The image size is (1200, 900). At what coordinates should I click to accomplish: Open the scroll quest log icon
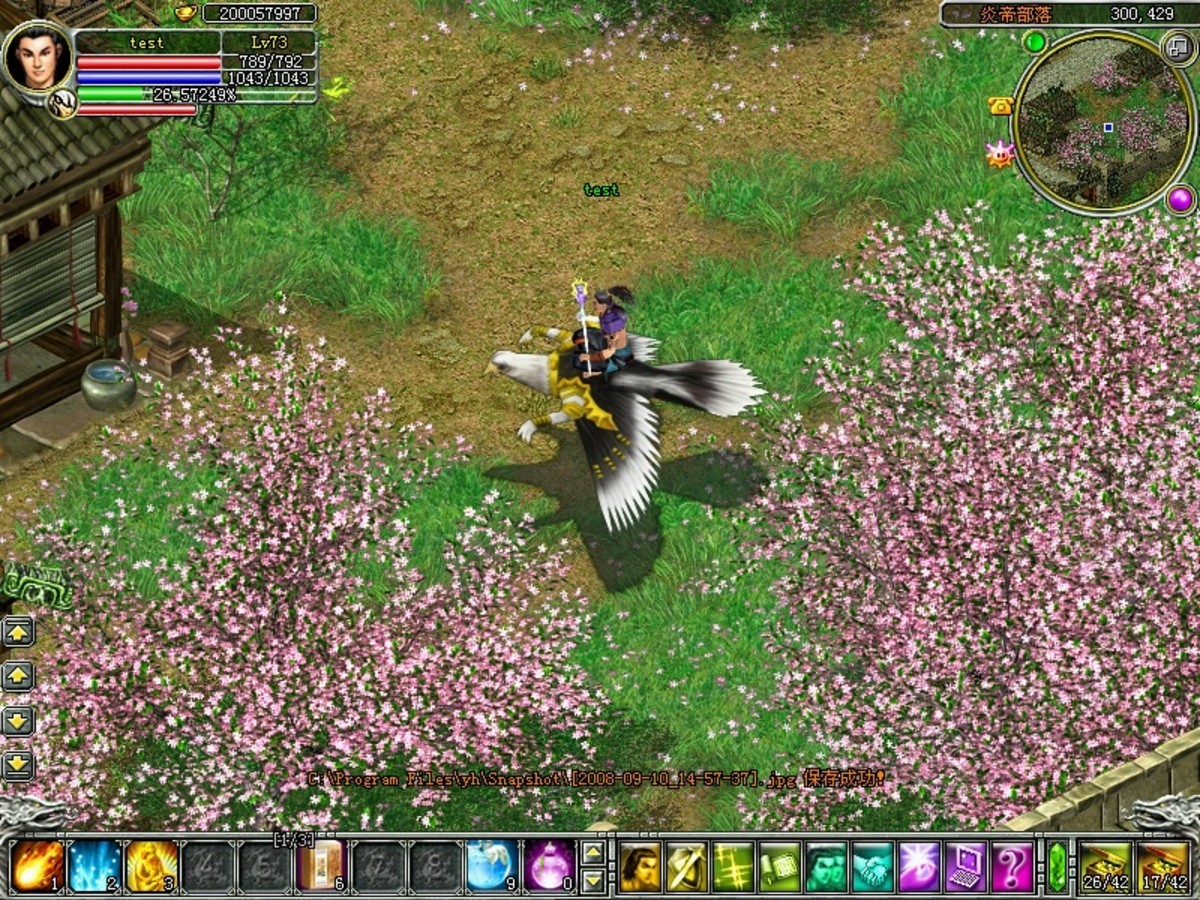click(780, 867)
